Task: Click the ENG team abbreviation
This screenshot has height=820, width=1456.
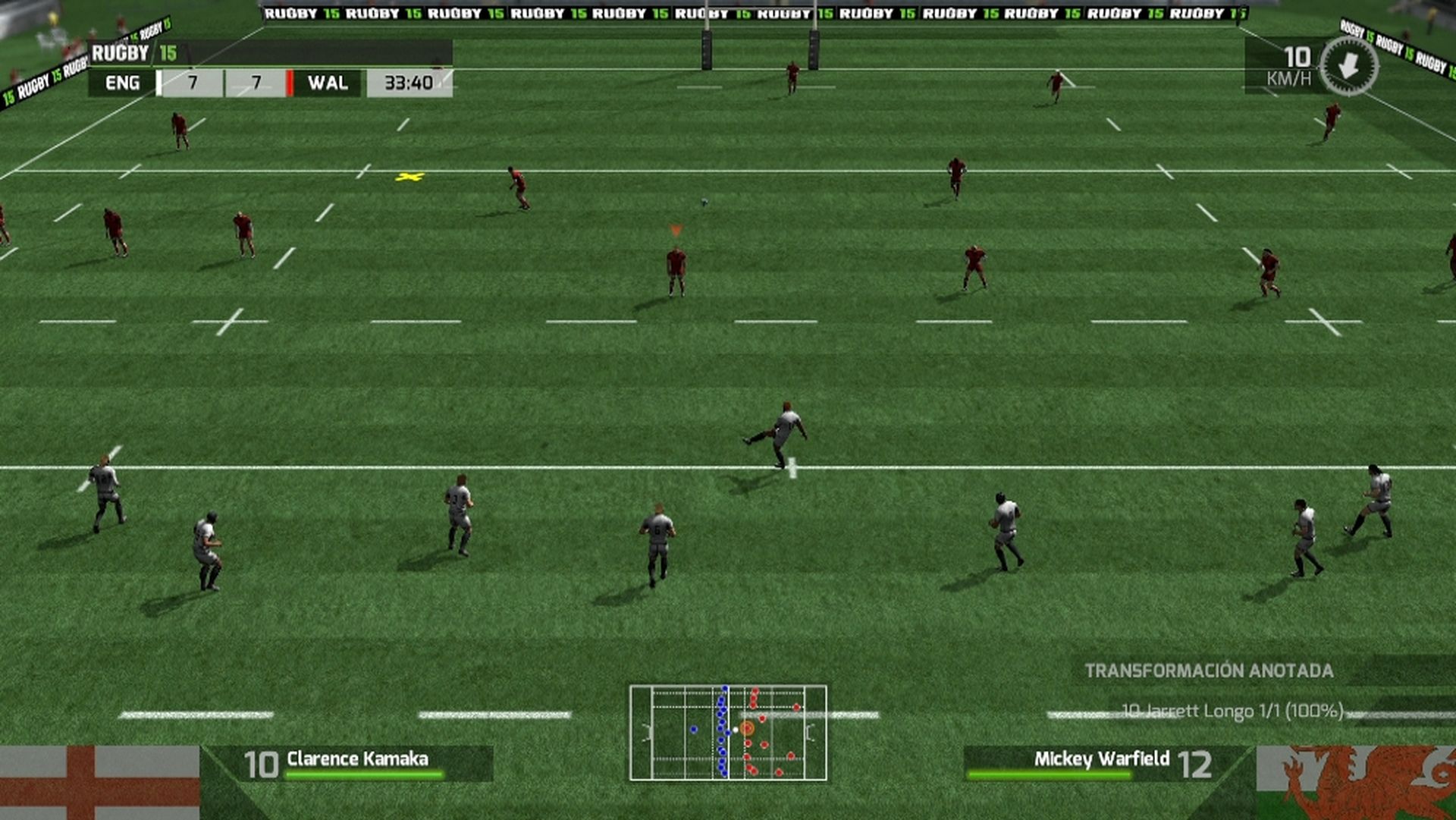Action: tap(124, 83)
